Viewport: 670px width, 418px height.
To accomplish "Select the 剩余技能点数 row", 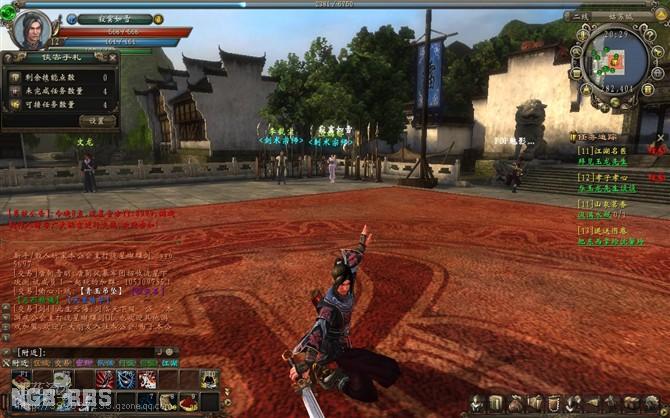I will tap(60, 77).
